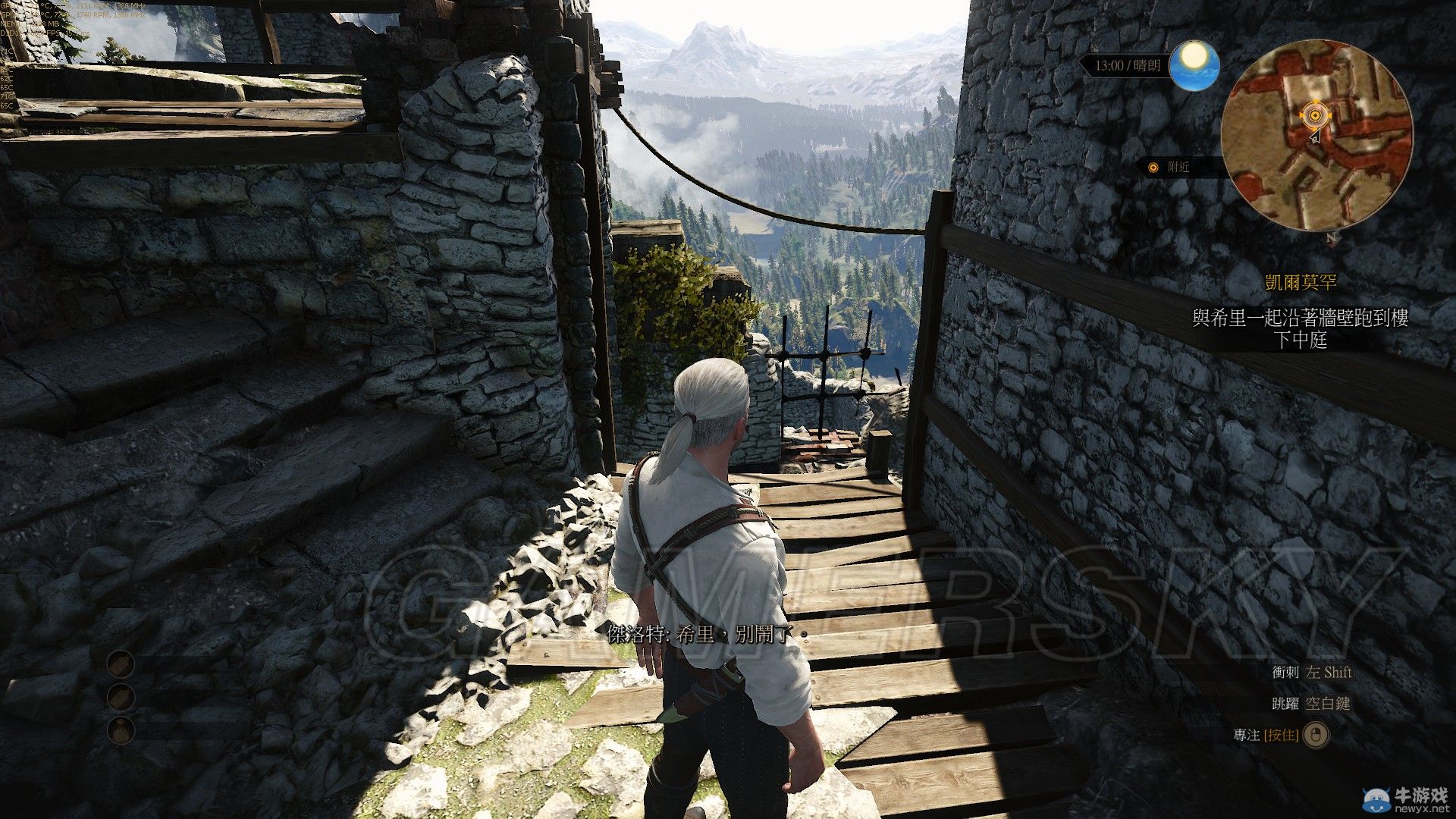This screenshot has height=819, width=1456.
Task: Click the 附近 nearby objective indicator
Action: pos(1171,168)
